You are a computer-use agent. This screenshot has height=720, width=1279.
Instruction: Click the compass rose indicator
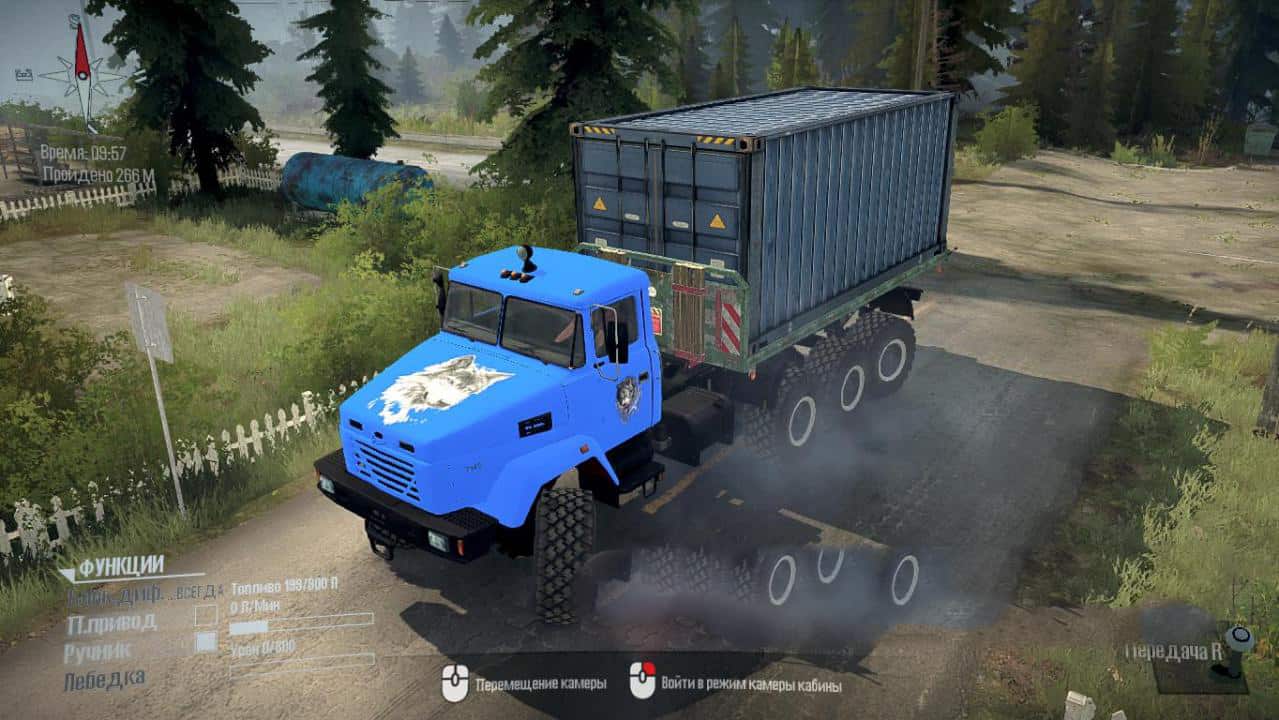pyautogui.click(x=84, y=75)
